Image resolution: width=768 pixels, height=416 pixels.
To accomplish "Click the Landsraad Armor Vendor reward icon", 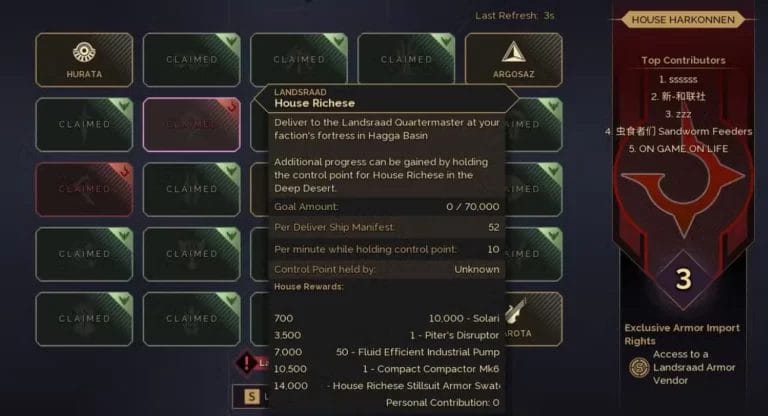I will tap(637, 367).
